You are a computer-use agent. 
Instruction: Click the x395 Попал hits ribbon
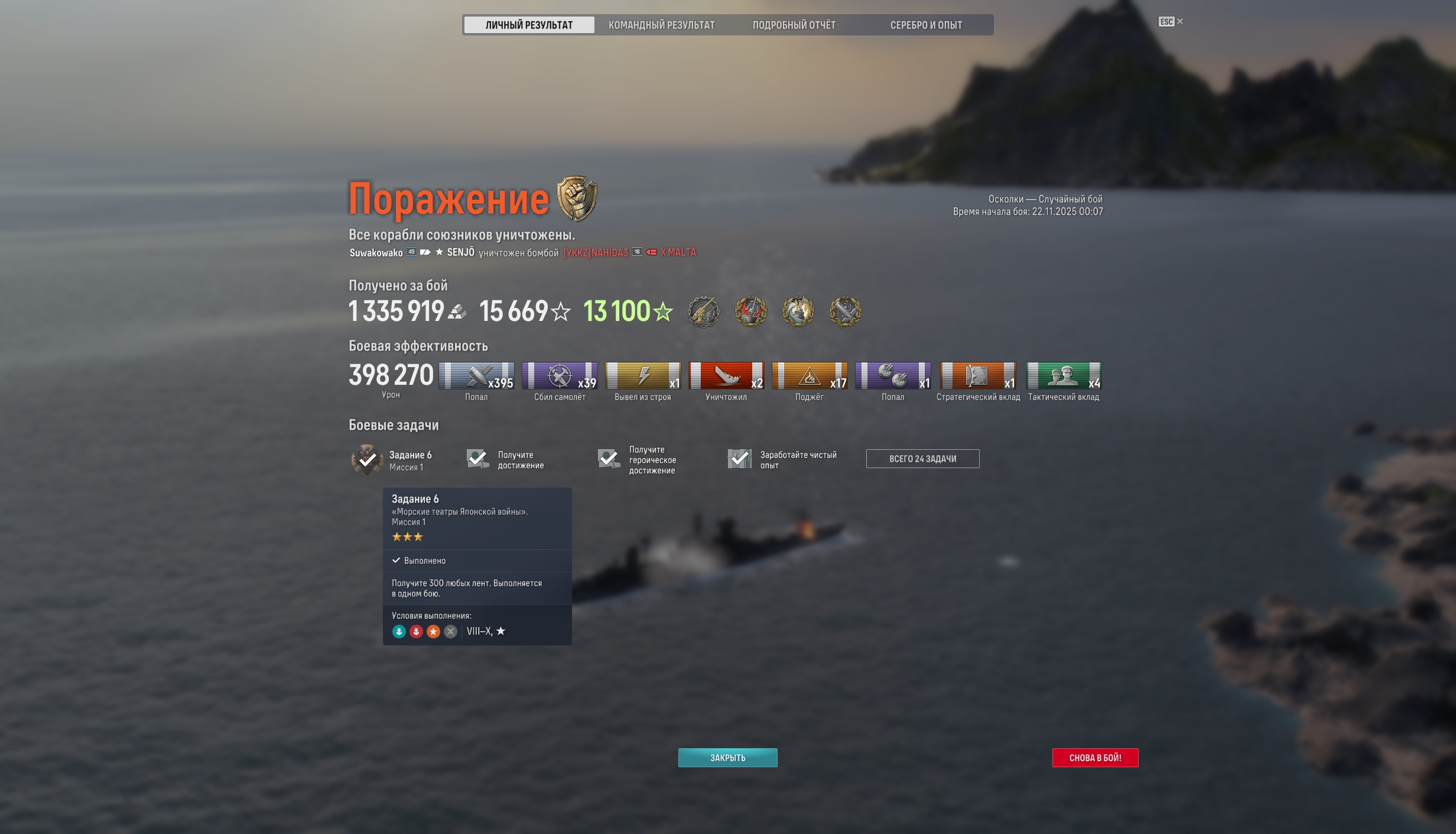[x=476, y=376]
